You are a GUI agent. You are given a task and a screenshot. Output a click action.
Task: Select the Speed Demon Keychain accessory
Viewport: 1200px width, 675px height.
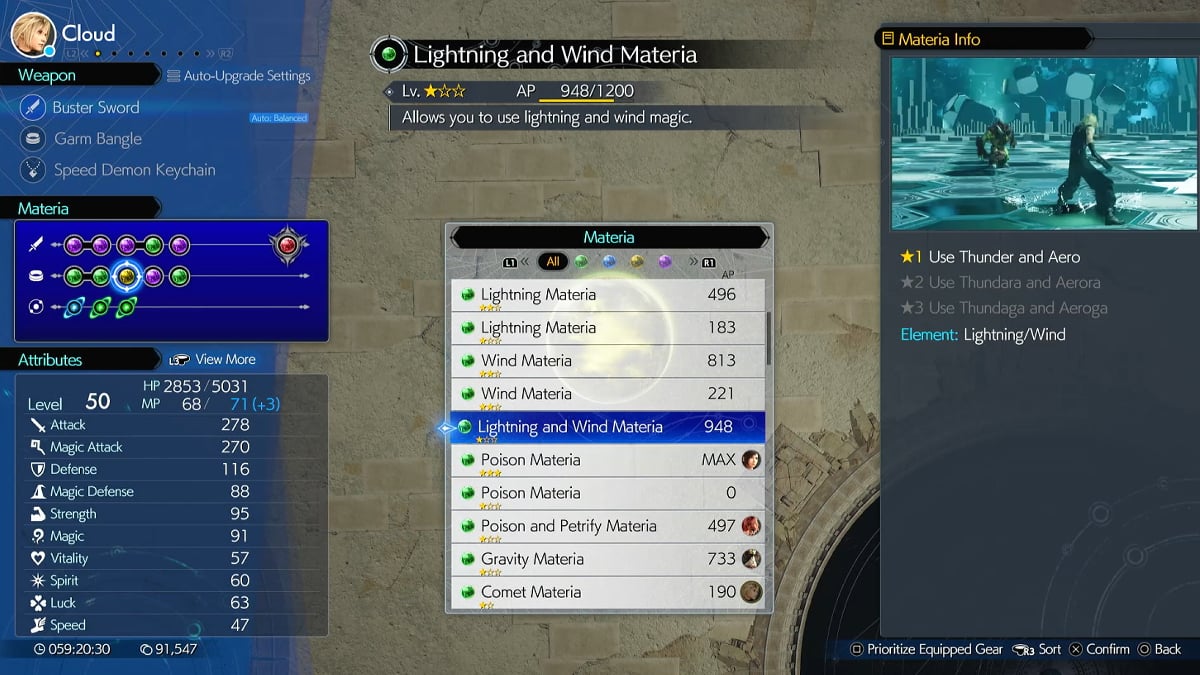(134, 170)
